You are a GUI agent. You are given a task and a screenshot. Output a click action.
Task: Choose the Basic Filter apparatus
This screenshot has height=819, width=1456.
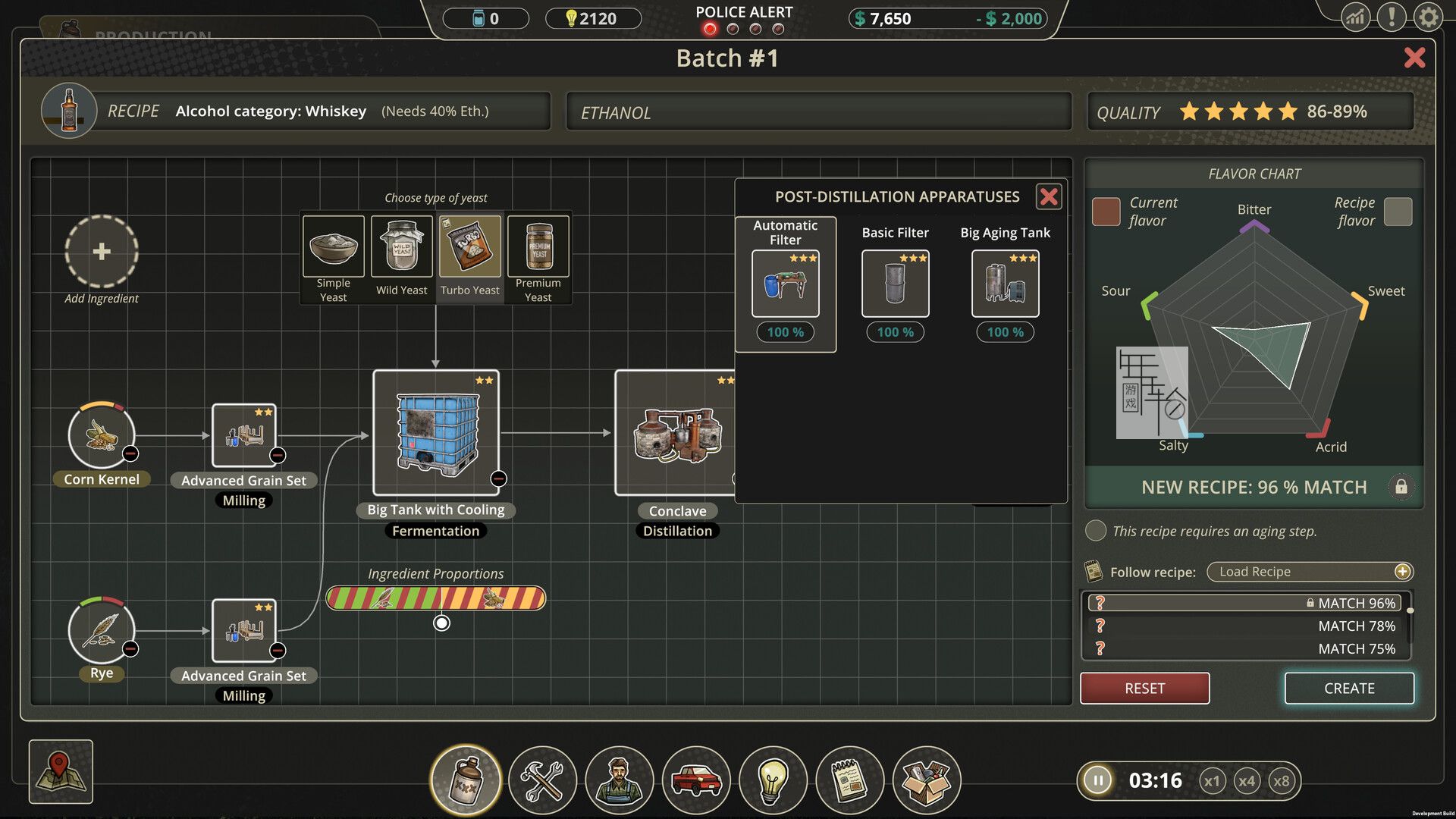coord(895,283)
